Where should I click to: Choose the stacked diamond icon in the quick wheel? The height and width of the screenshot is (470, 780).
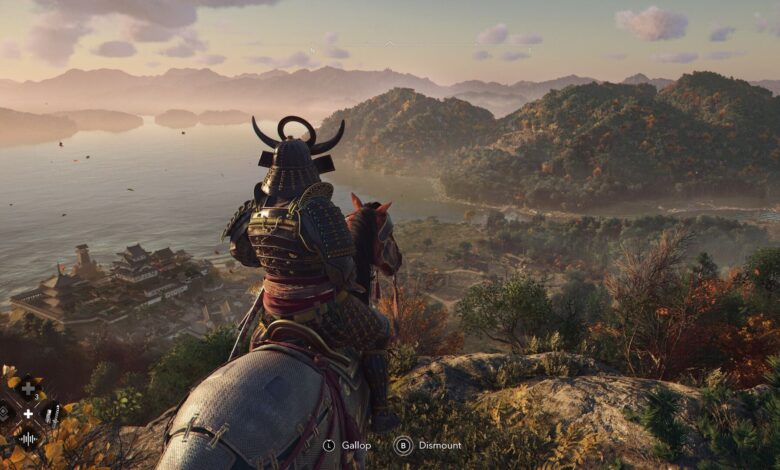point(3,413)
